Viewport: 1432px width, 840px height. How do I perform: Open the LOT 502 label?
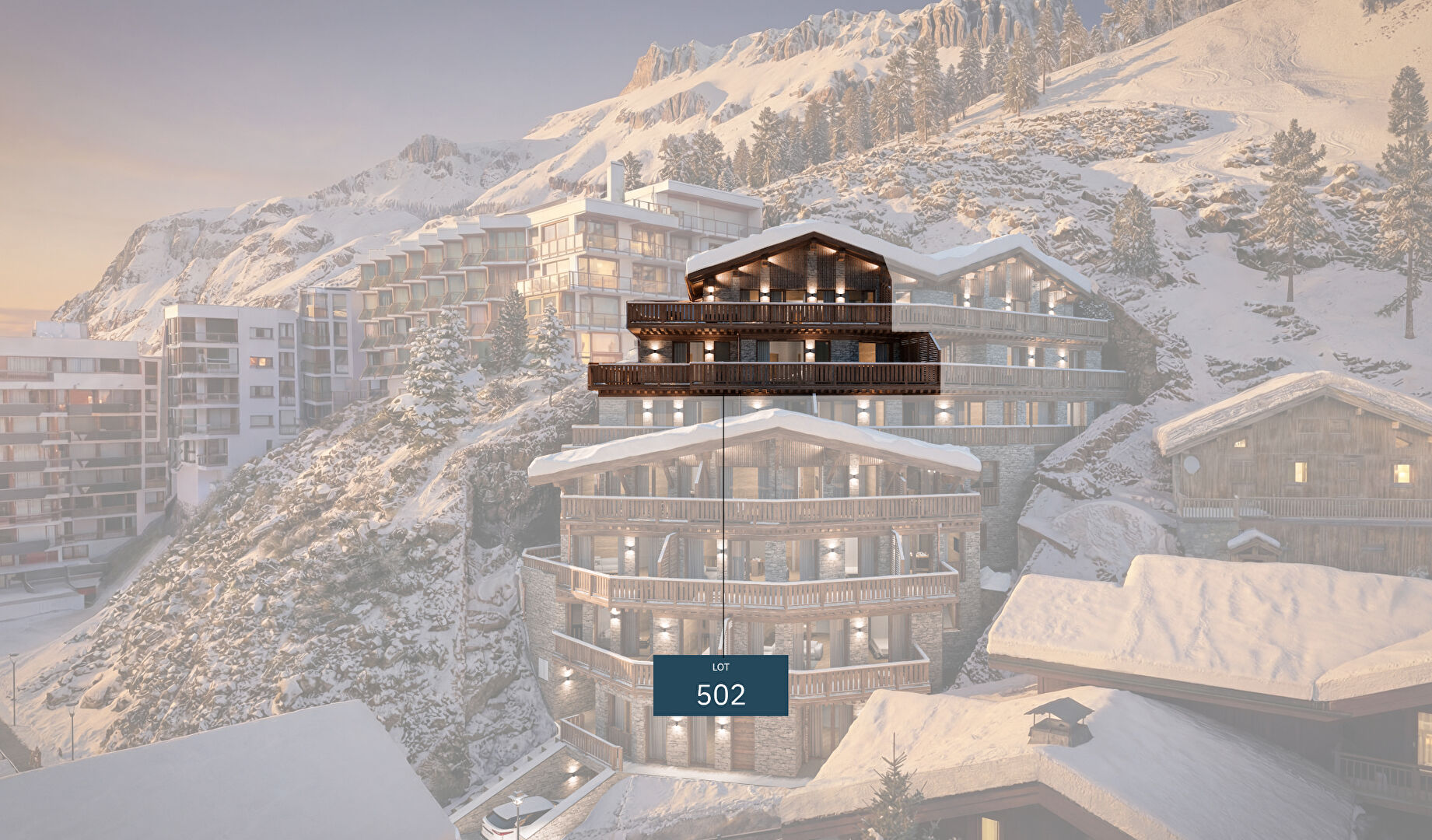pos(720,685)
